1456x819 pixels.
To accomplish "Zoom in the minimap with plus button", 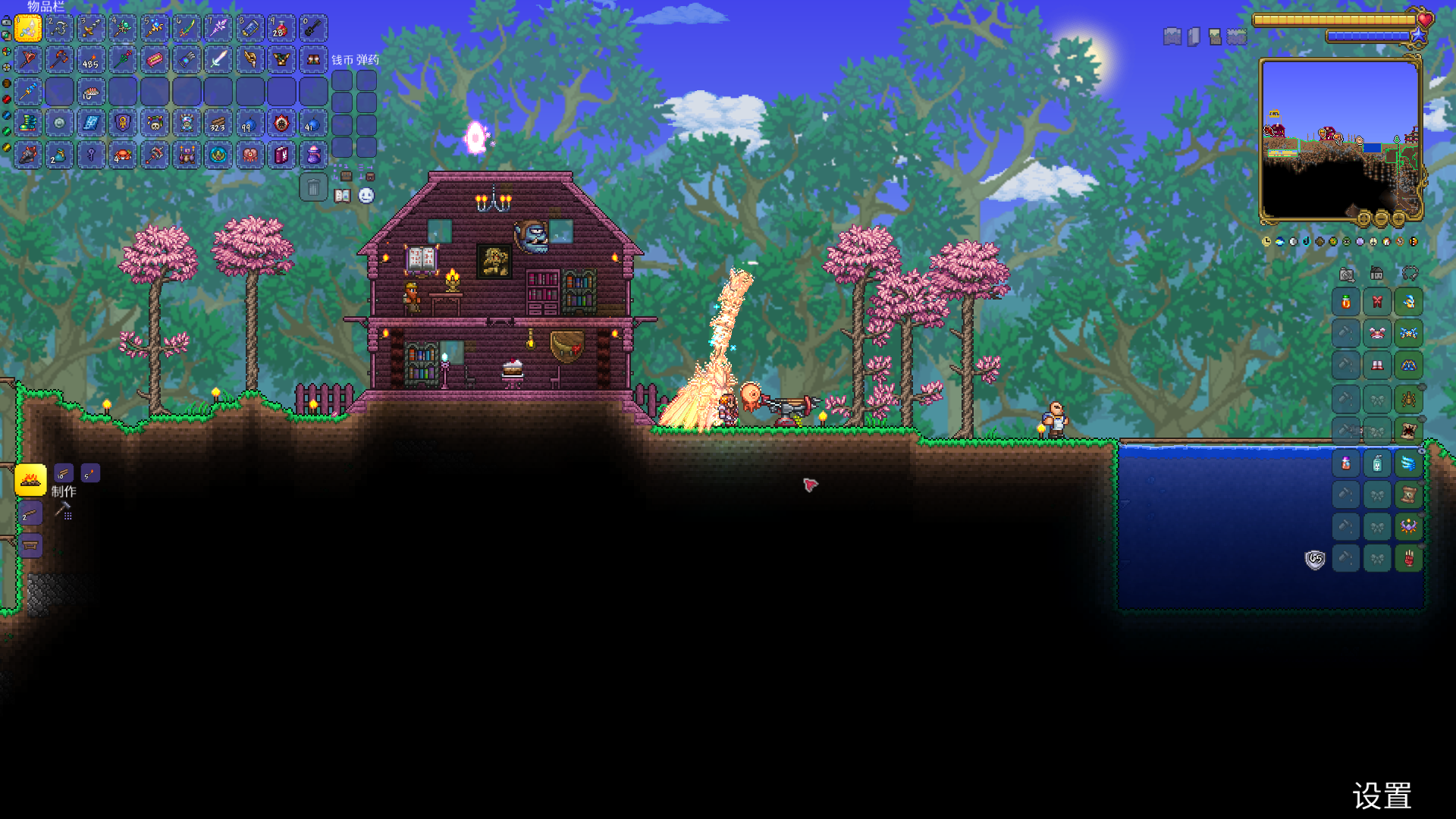I will (1398, 220).
